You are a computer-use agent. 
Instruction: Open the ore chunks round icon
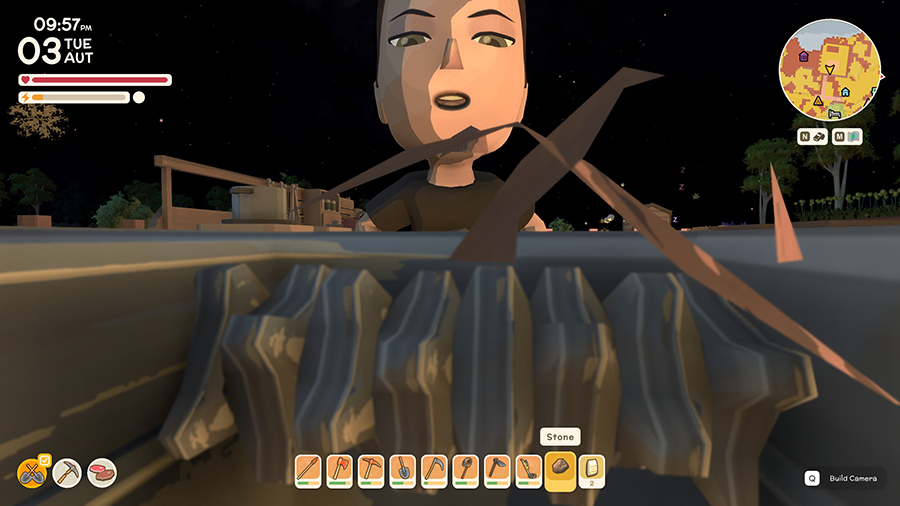click(101, 472)
